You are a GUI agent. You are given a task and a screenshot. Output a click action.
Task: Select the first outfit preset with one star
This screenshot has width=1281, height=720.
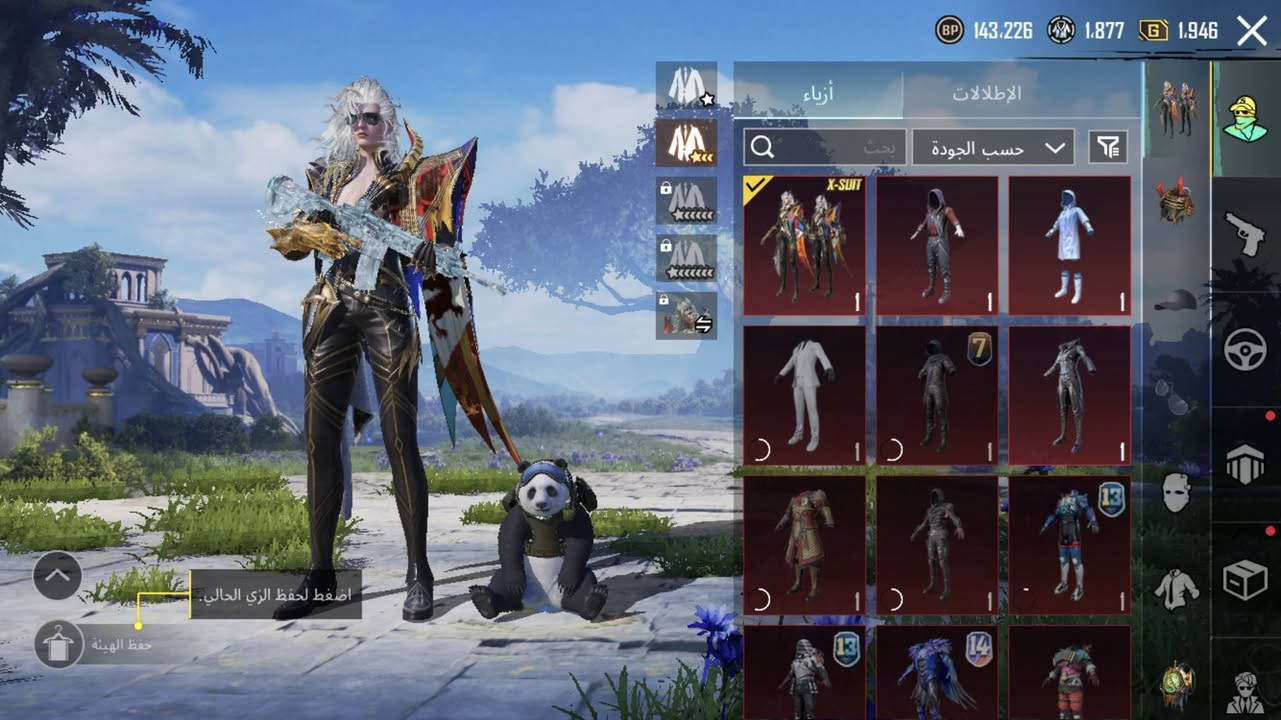(x=686, y=87)
